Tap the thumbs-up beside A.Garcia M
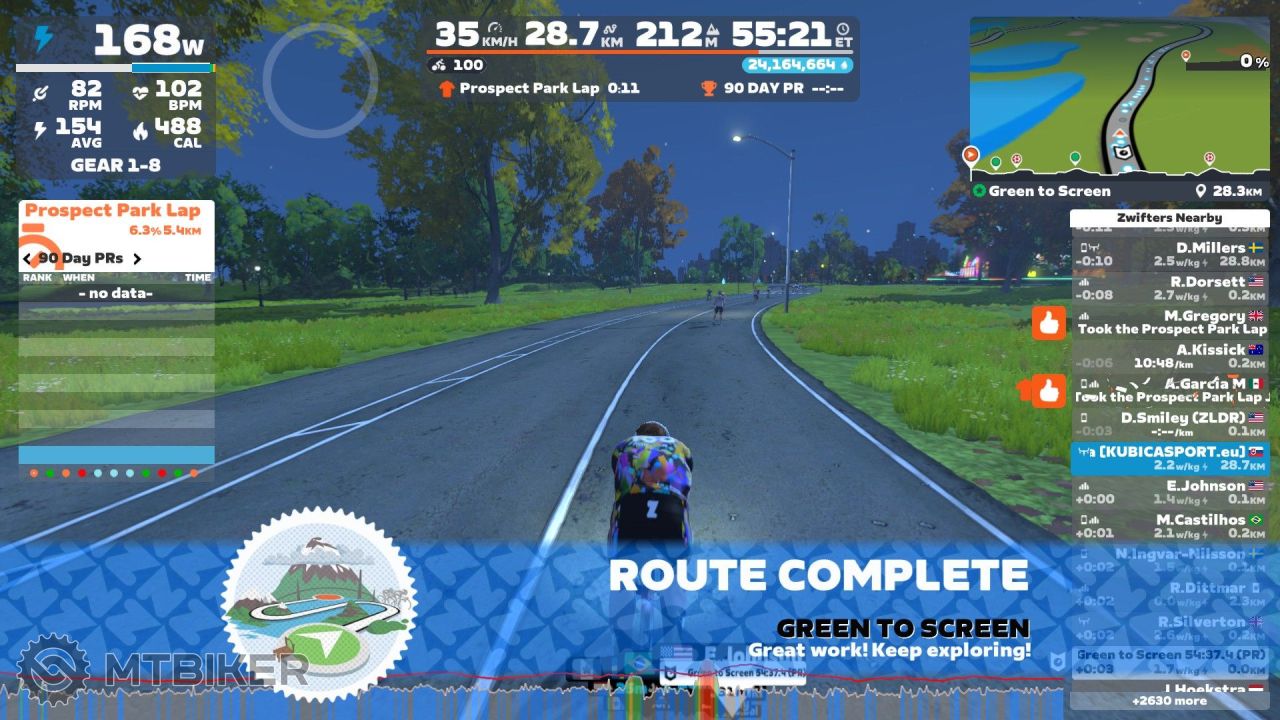The height and width of the screenshot is (720, 1280). 1048,391
